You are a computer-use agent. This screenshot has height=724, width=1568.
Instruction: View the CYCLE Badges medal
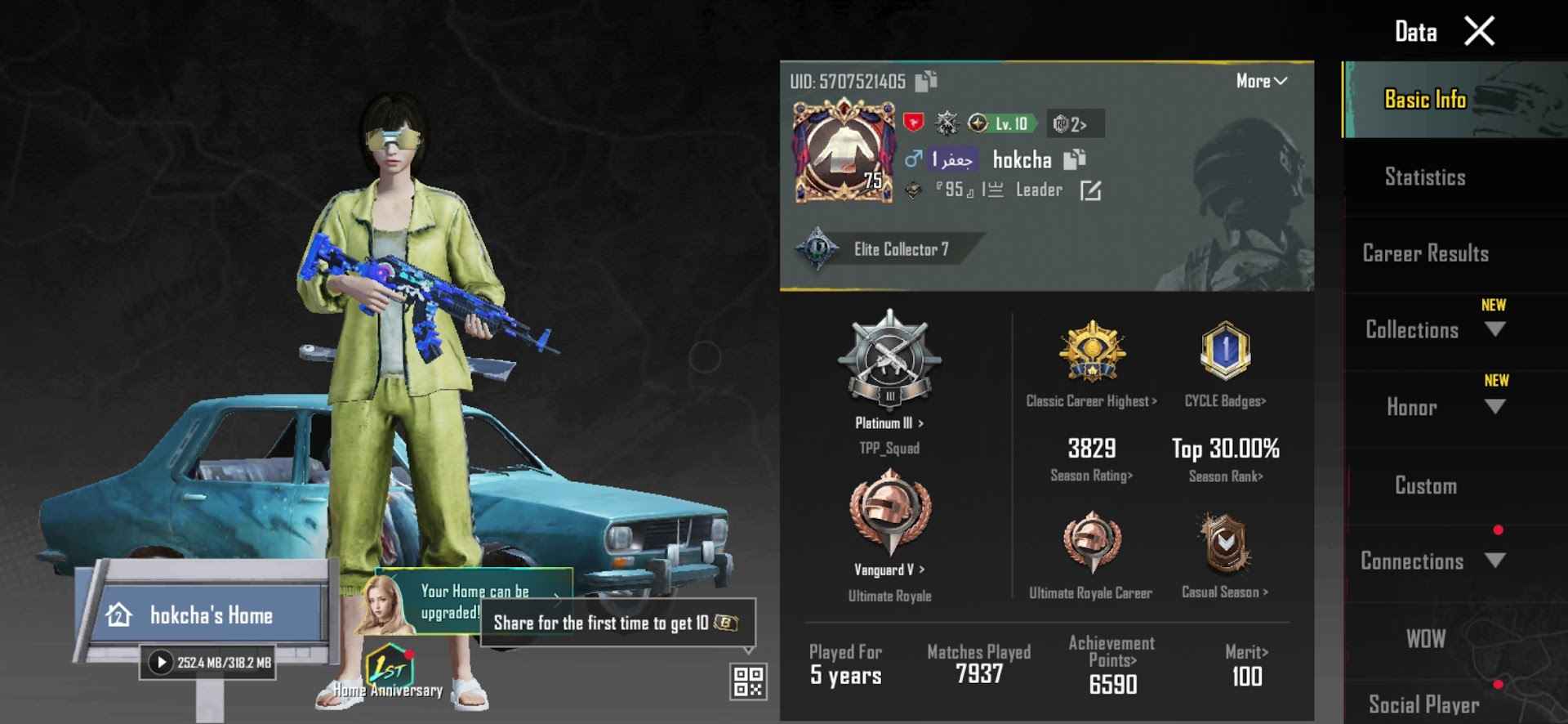click(1224, 350)
